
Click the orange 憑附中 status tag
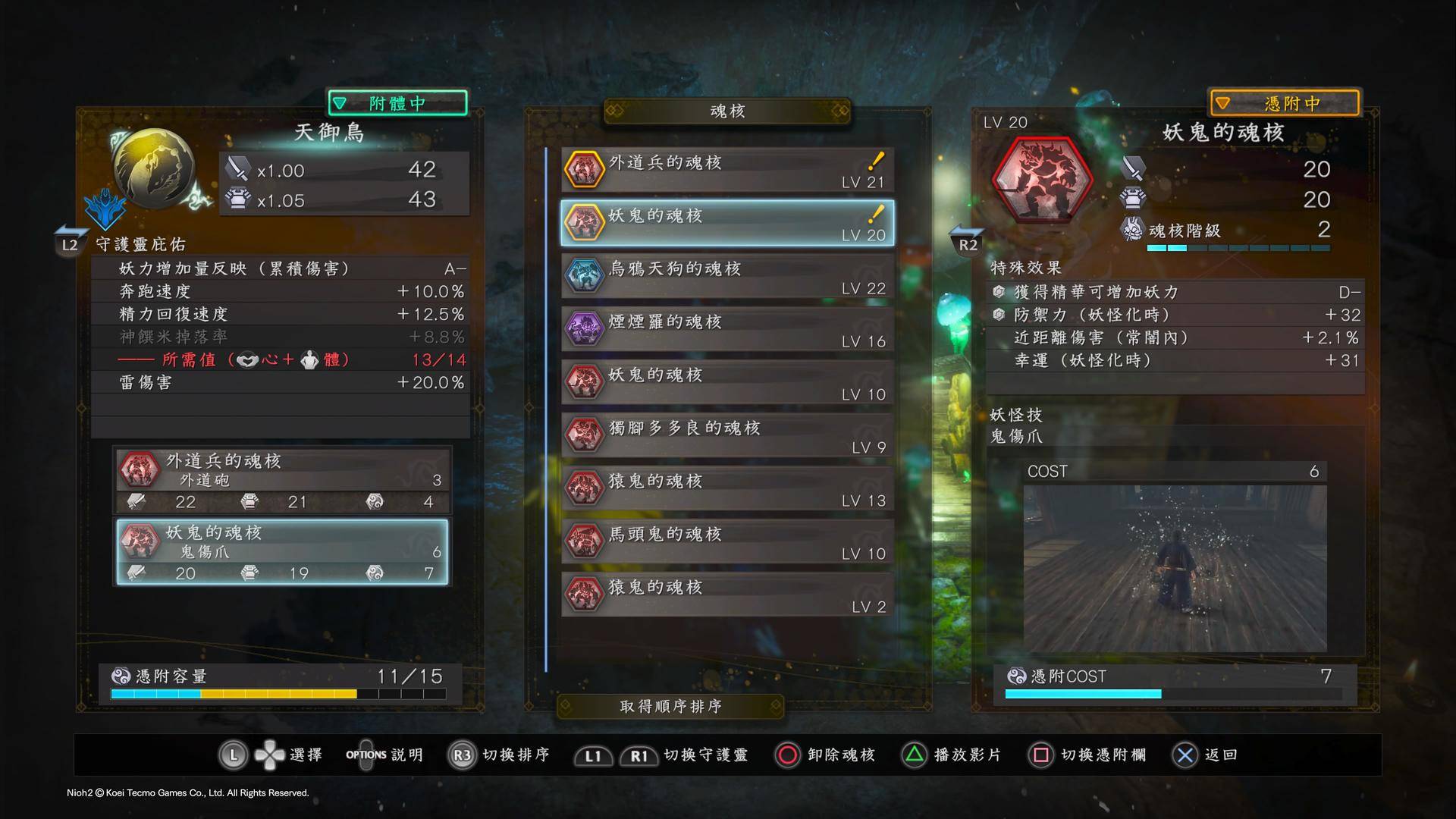[1284, 103]
